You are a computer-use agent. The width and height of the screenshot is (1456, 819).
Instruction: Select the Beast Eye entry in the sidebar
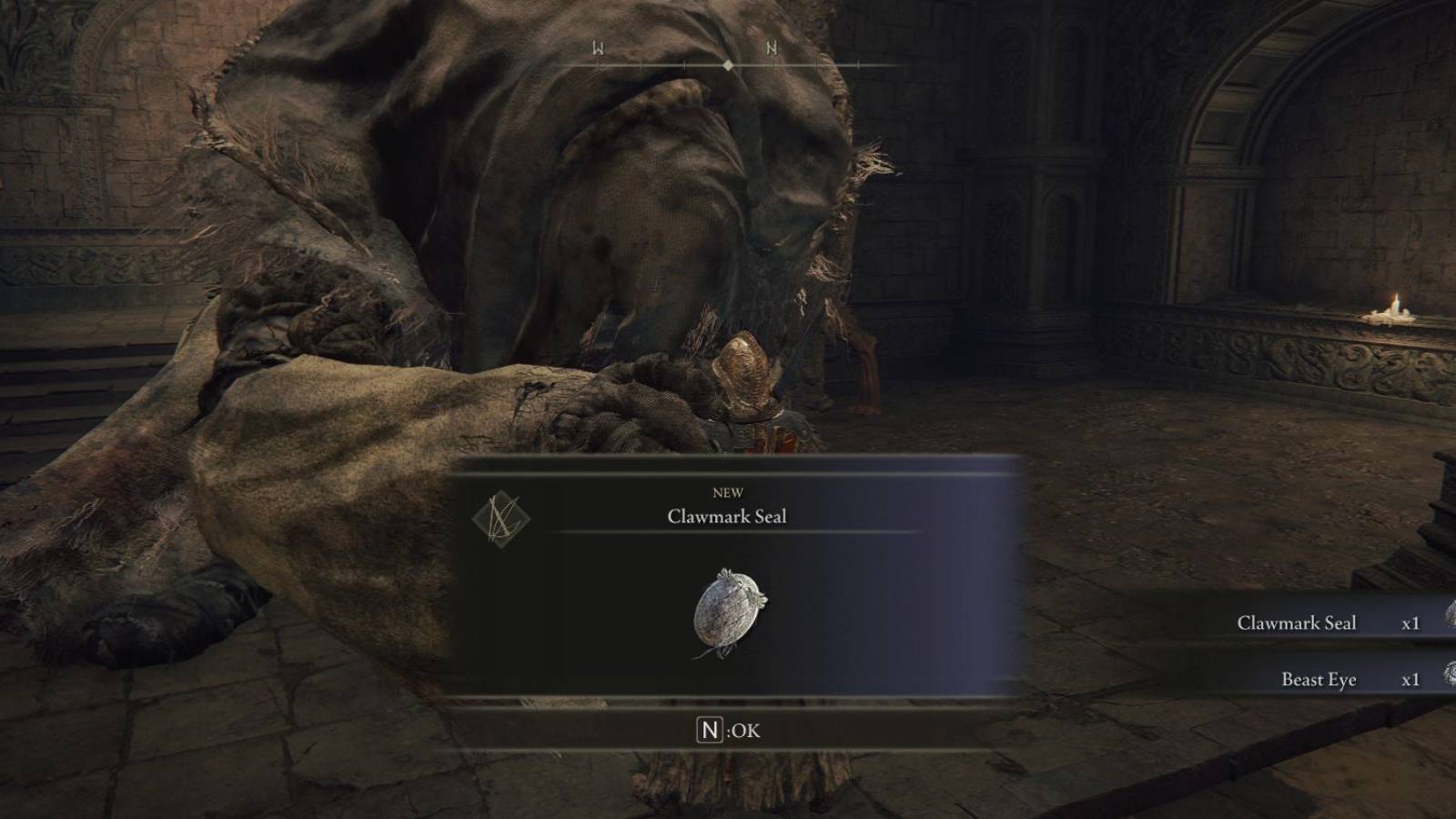point(1318,678)
